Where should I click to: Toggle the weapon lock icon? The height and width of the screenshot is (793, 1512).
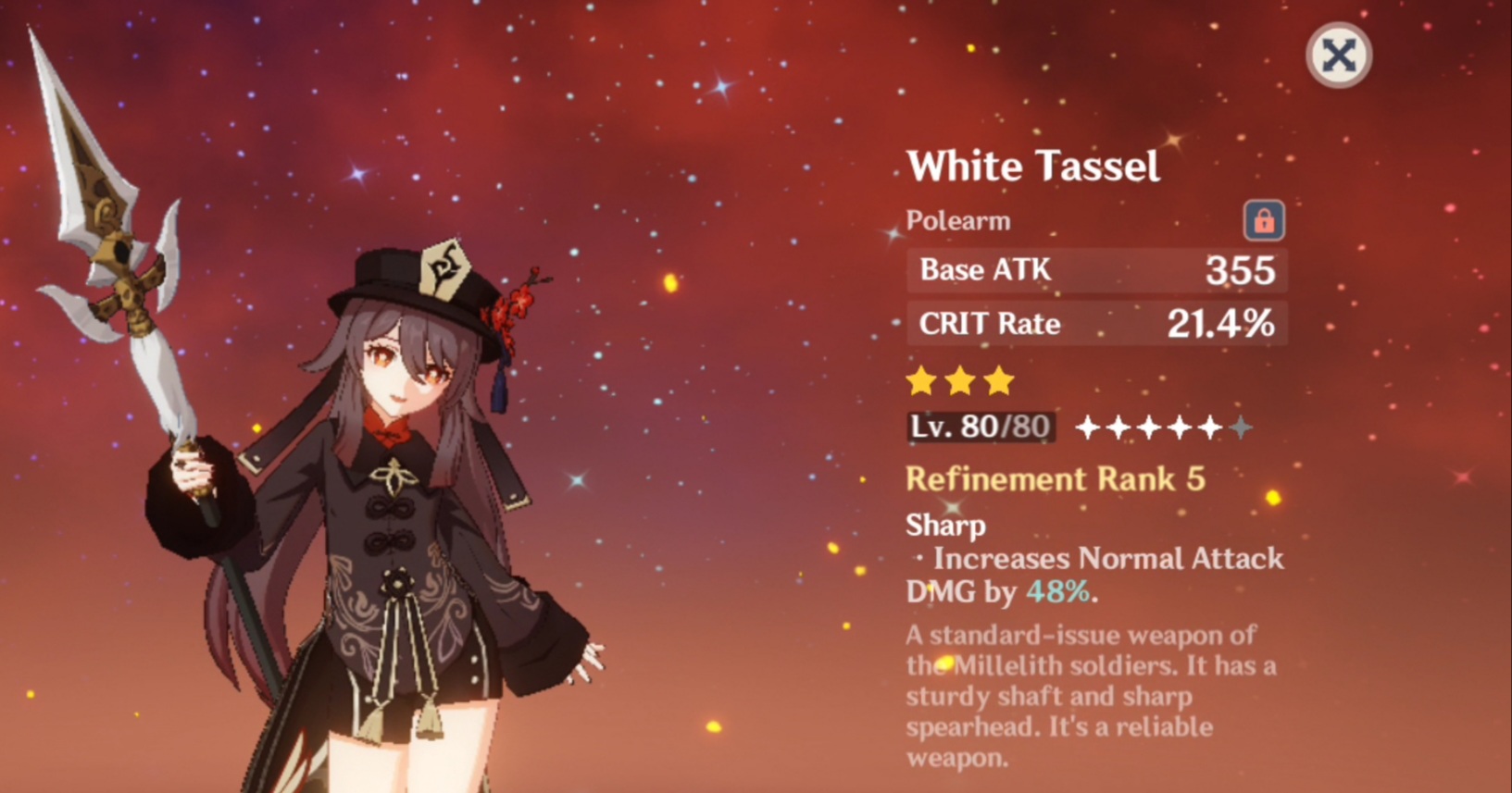1263,221
